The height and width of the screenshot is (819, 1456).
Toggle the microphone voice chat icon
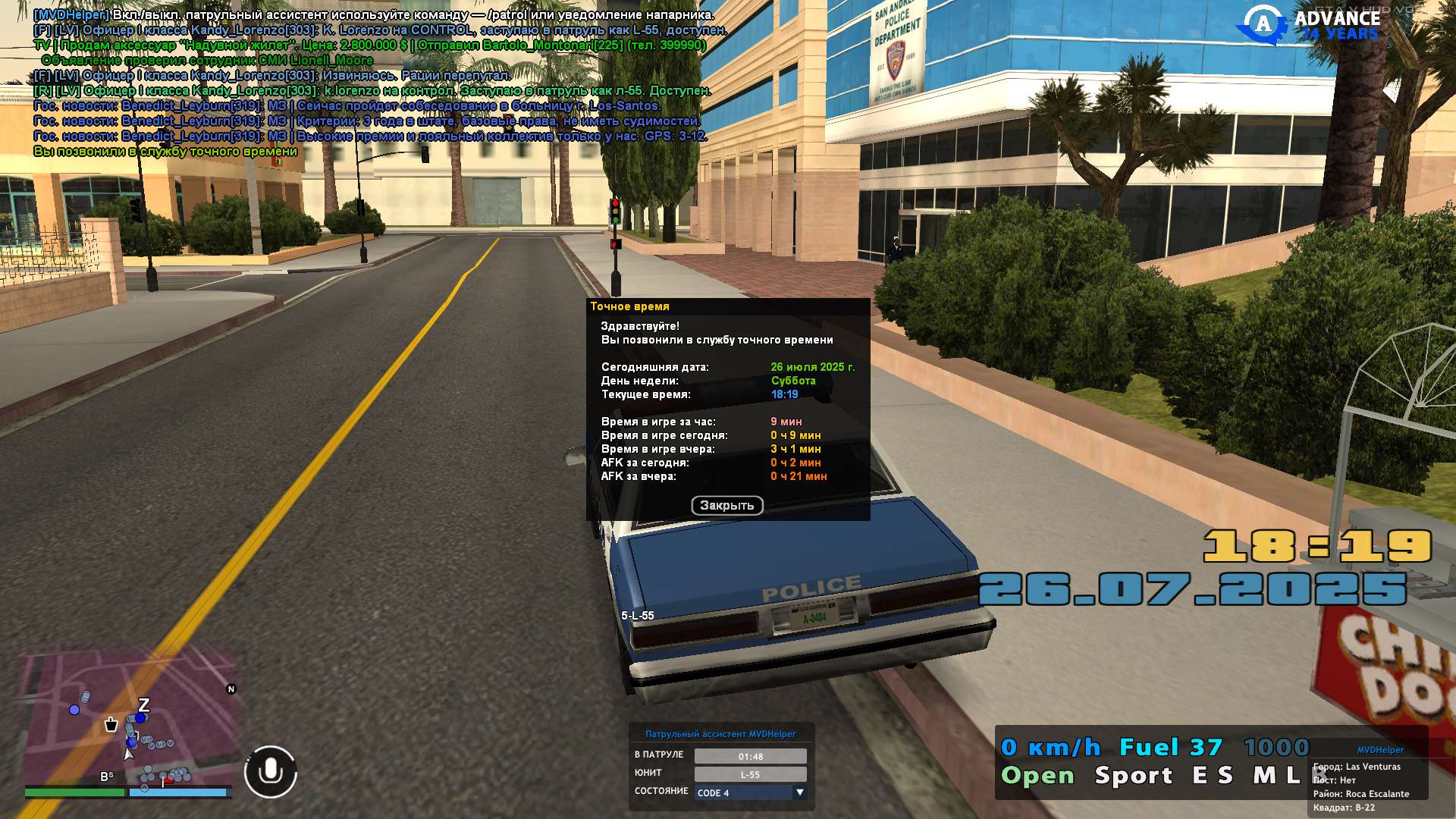click(x=271, y=772)
